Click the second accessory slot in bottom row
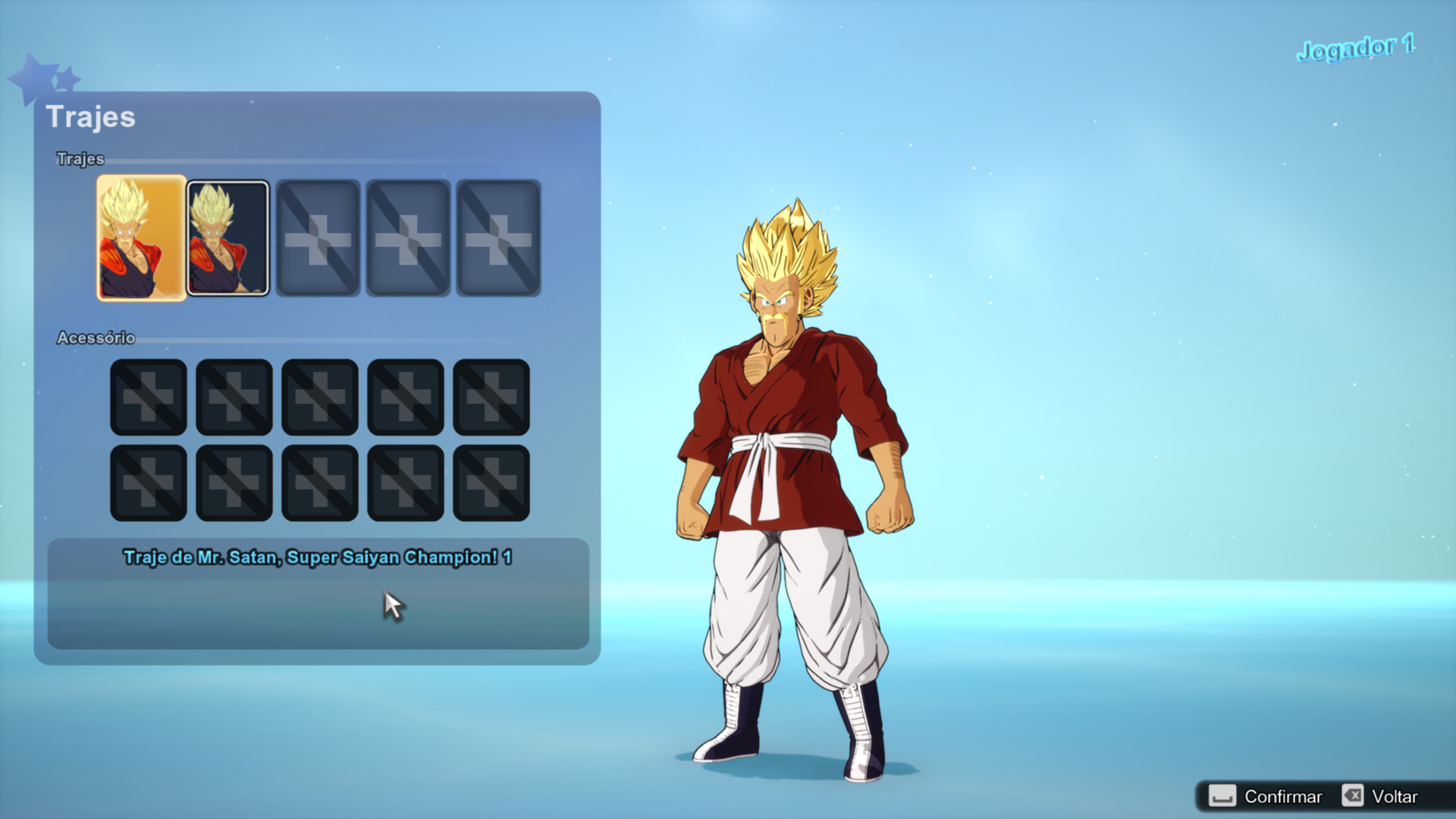 (234, 482)
